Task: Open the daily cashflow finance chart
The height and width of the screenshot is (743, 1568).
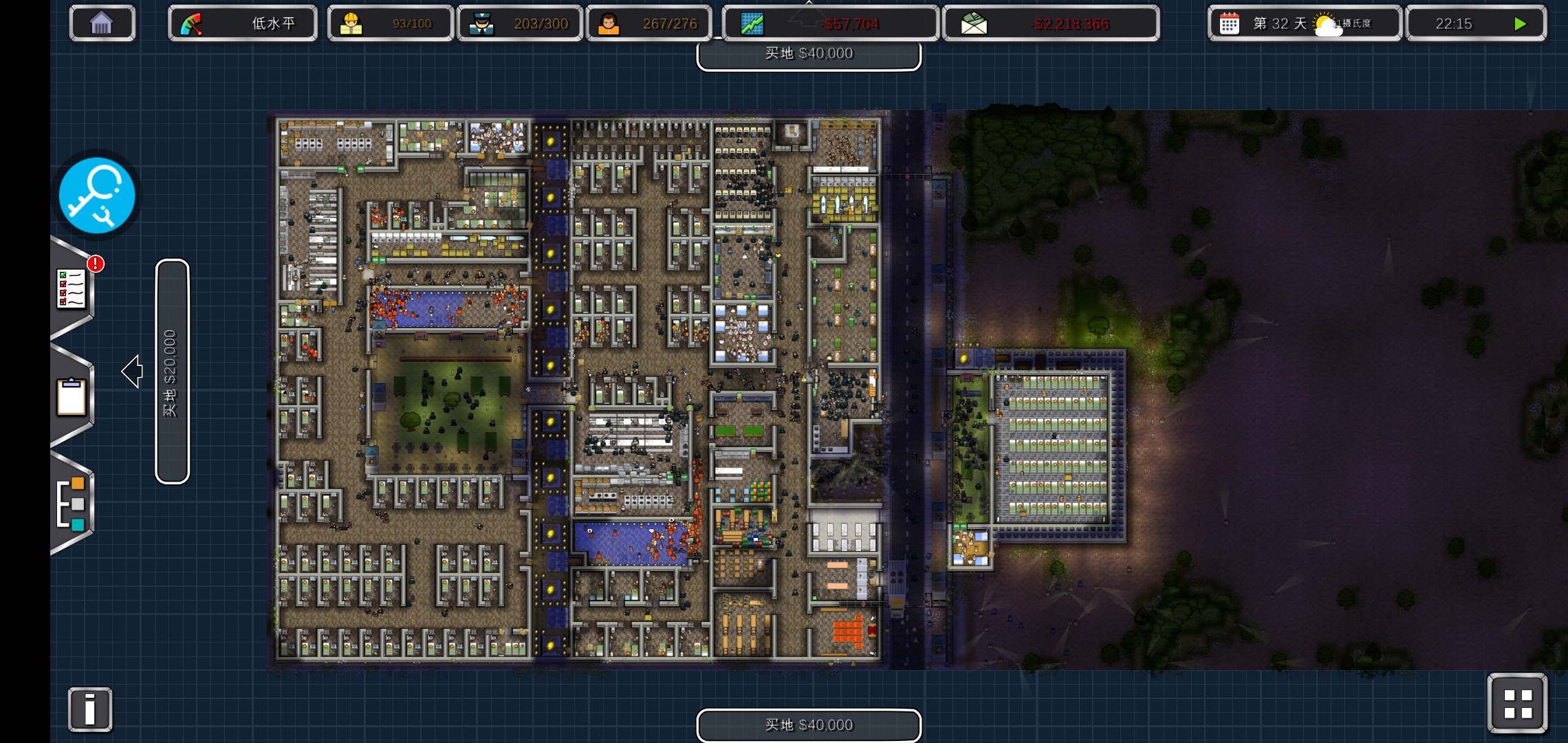Action: click(x=829, y=23)
